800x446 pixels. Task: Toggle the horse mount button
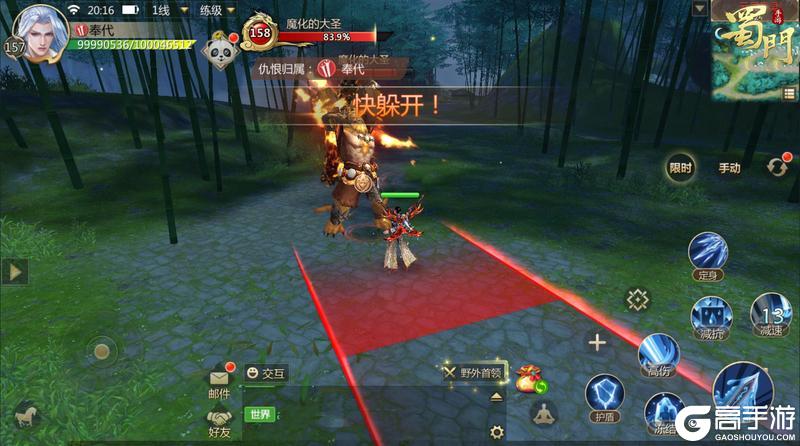tap(24, 413)
